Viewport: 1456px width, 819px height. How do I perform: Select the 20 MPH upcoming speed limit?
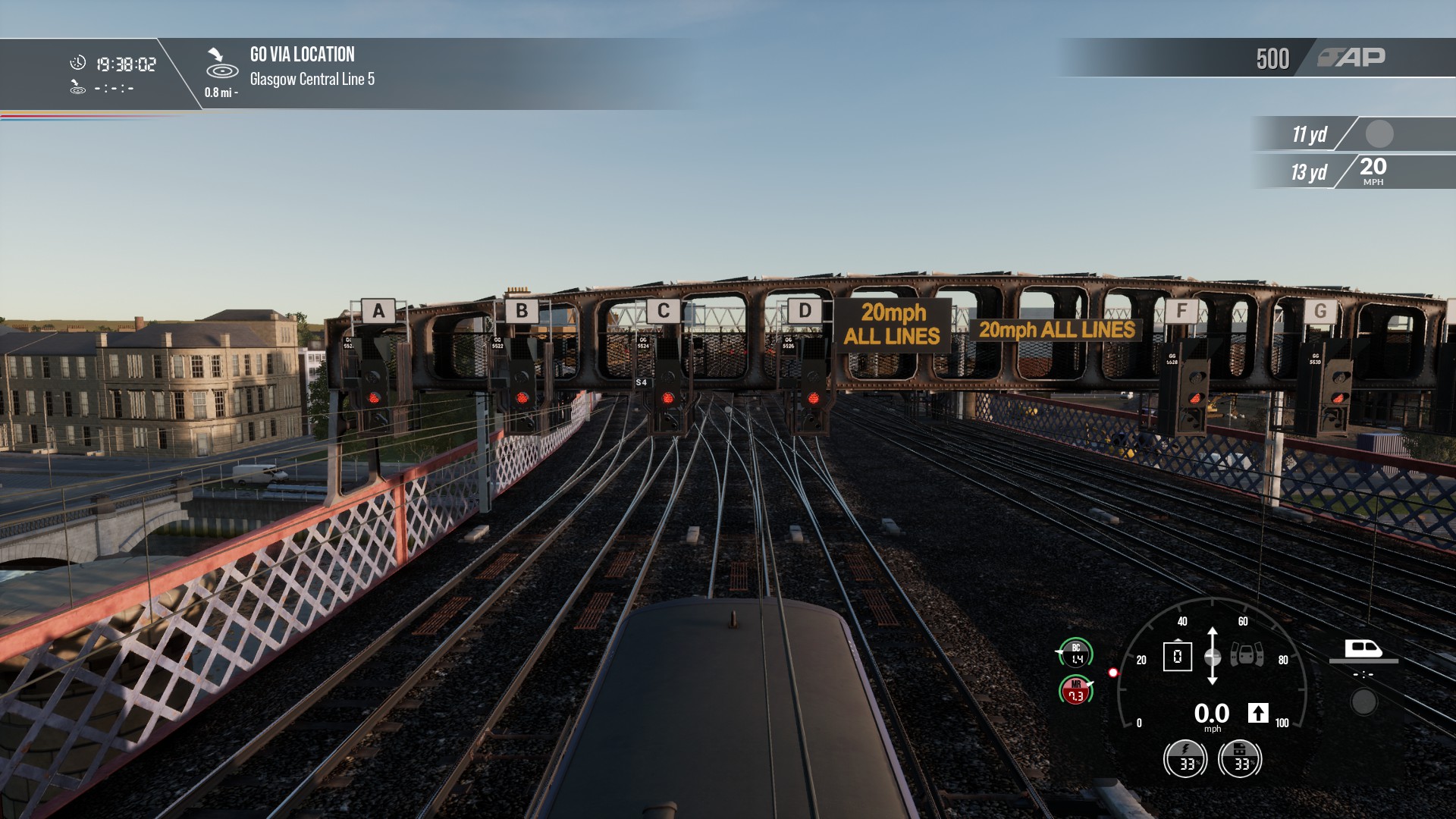pyautogui.click(x=1373, y=171)
